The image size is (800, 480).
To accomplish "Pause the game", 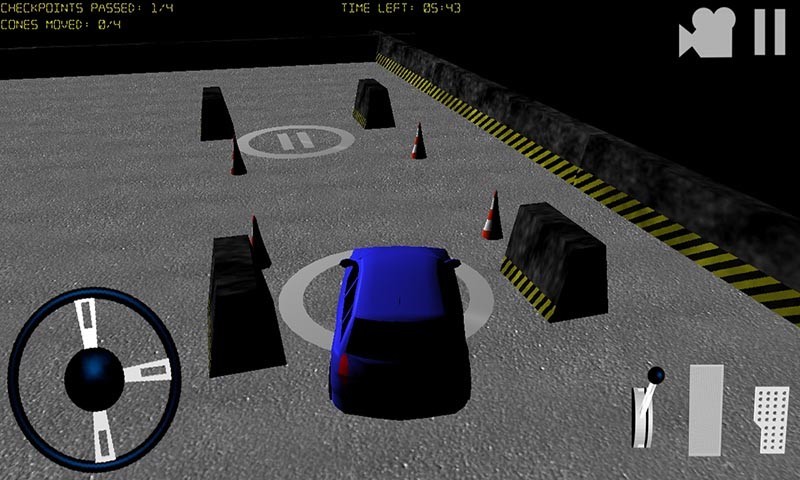I will [x=769, y=32].
